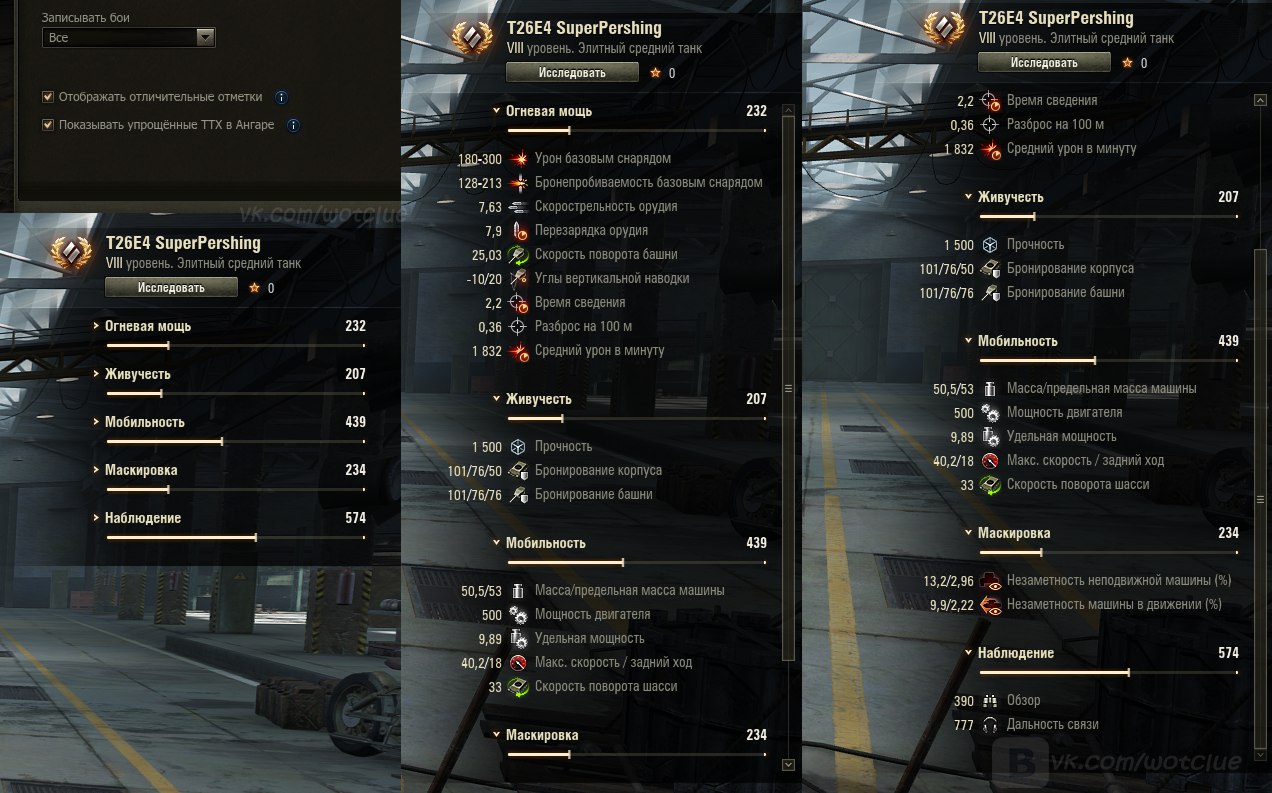Image resolution: width=1272 pixels, height=793 pixels.
Task: Toggle the Отображать отличительные отметки checkbox
Action: [x=48, y=97]
